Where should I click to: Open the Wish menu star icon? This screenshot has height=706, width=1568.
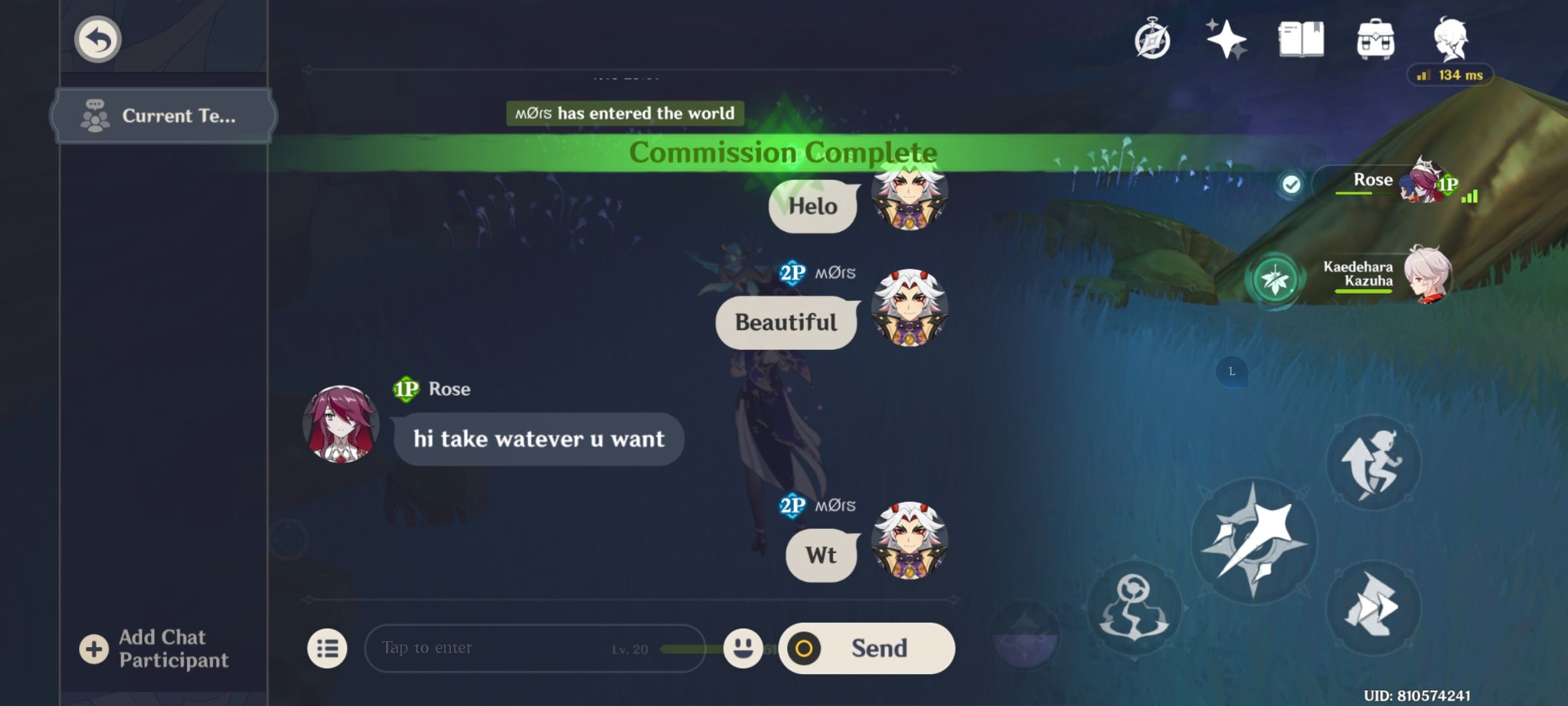coord(1227,39)
